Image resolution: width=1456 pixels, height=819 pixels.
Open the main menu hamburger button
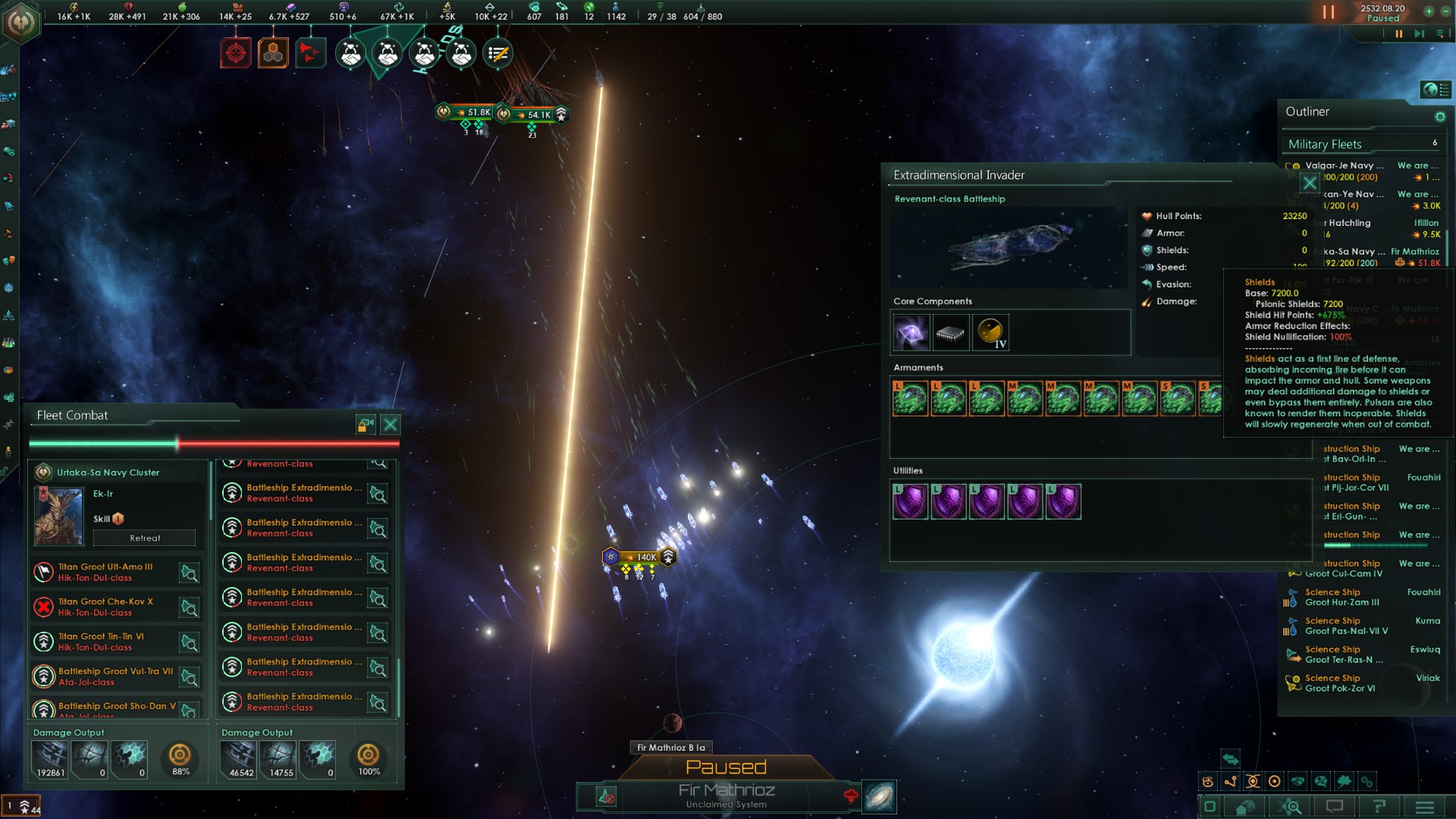[1424, 807]
